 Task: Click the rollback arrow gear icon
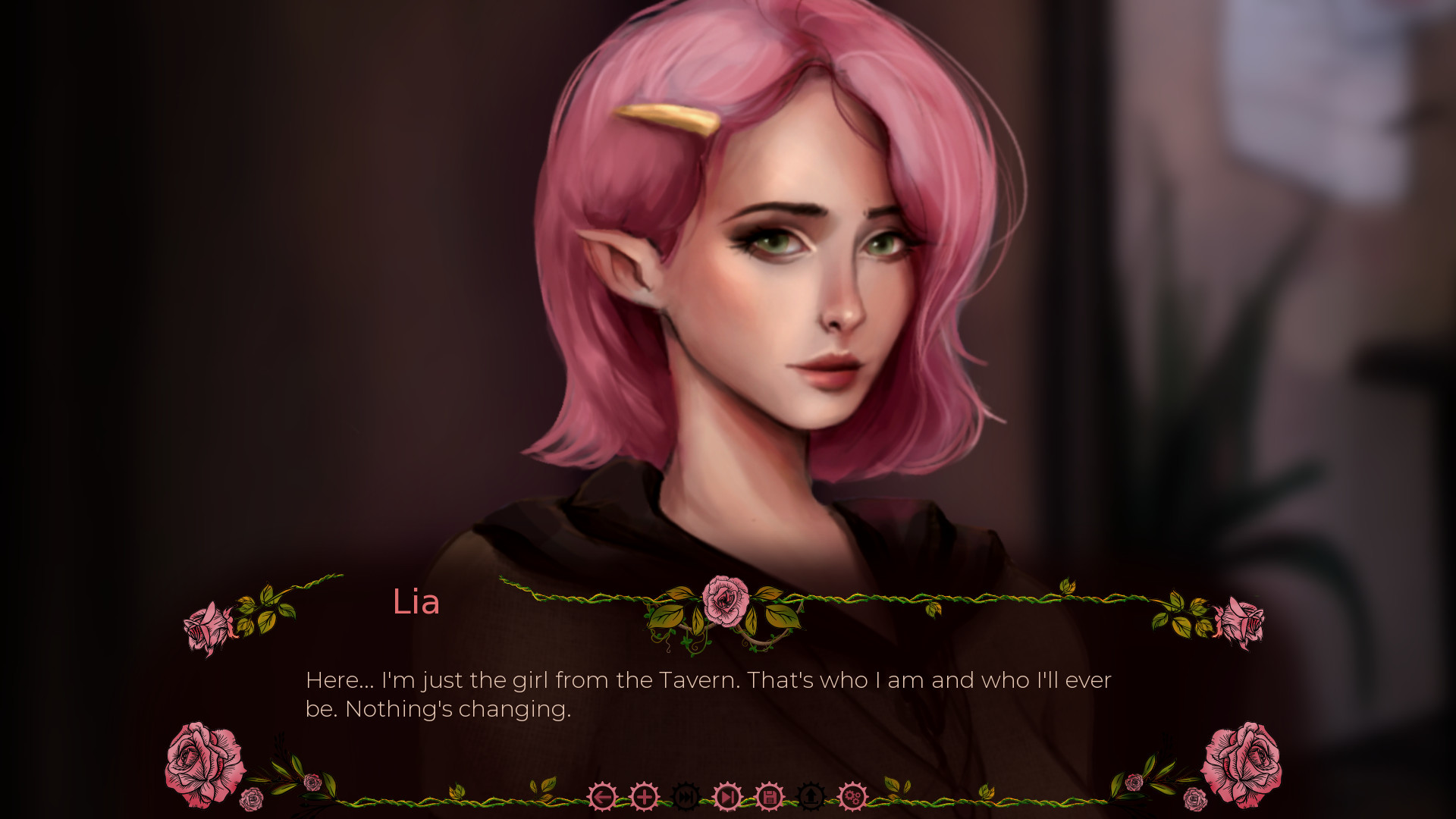603,797
